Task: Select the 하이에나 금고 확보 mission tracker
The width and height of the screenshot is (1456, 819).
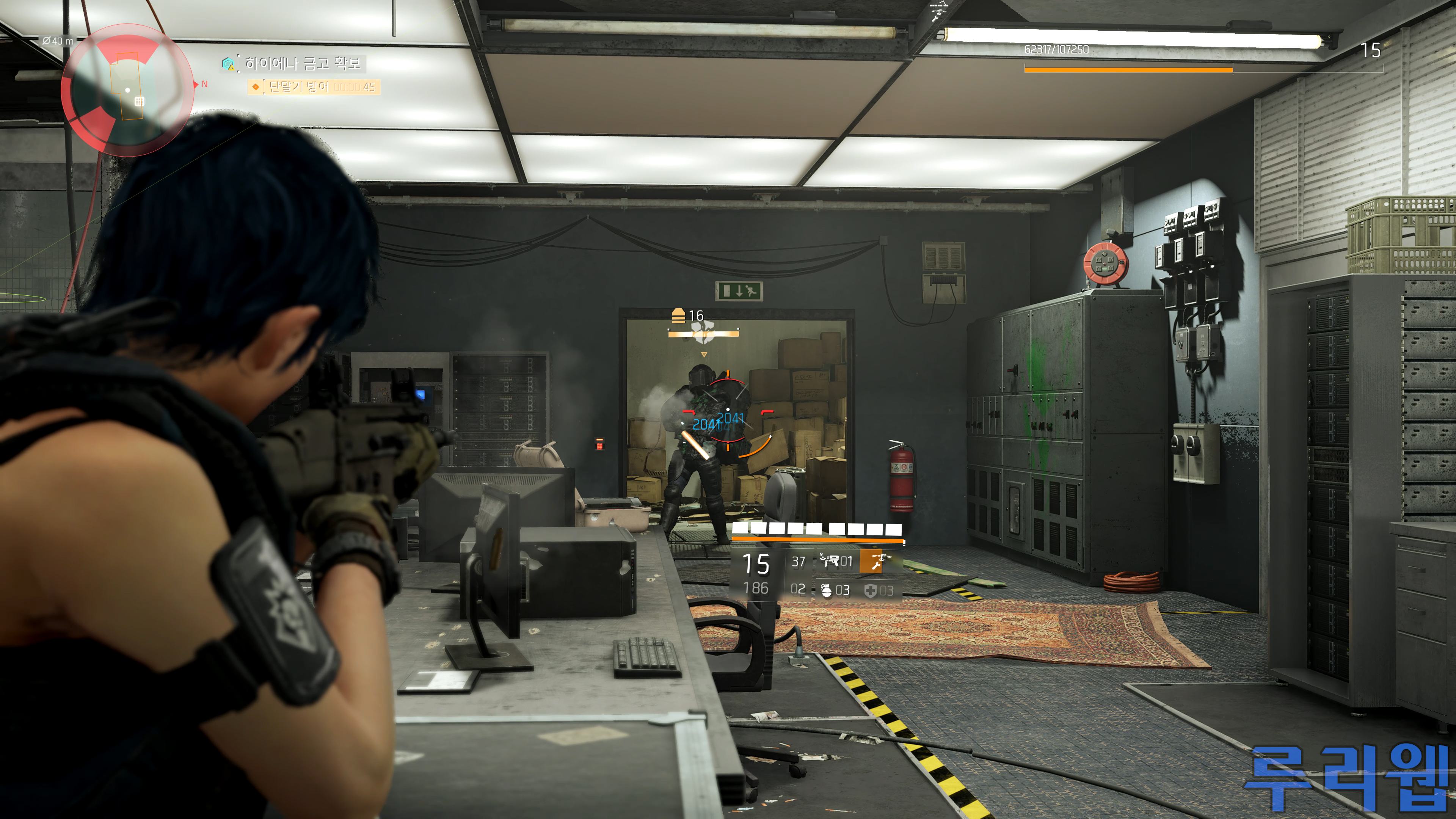Action: coord(302,63)
